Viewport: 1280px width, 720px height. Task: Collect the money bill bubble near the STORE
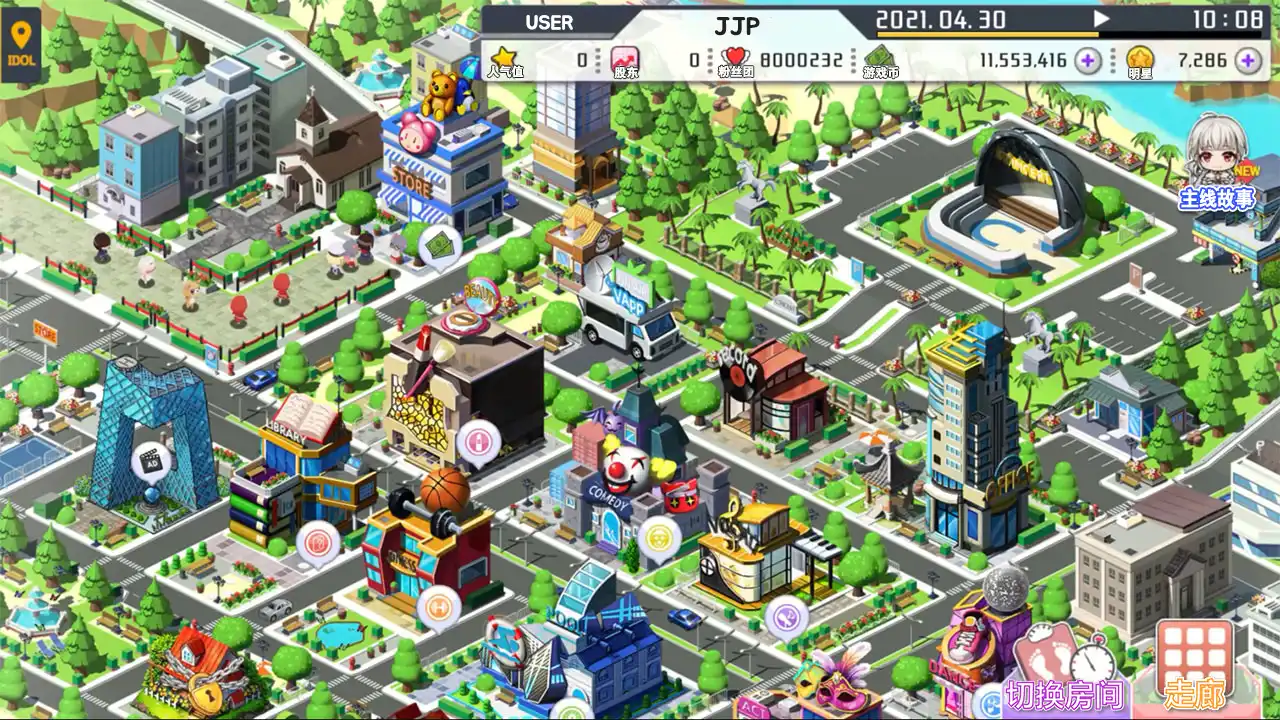click(437, 247)
